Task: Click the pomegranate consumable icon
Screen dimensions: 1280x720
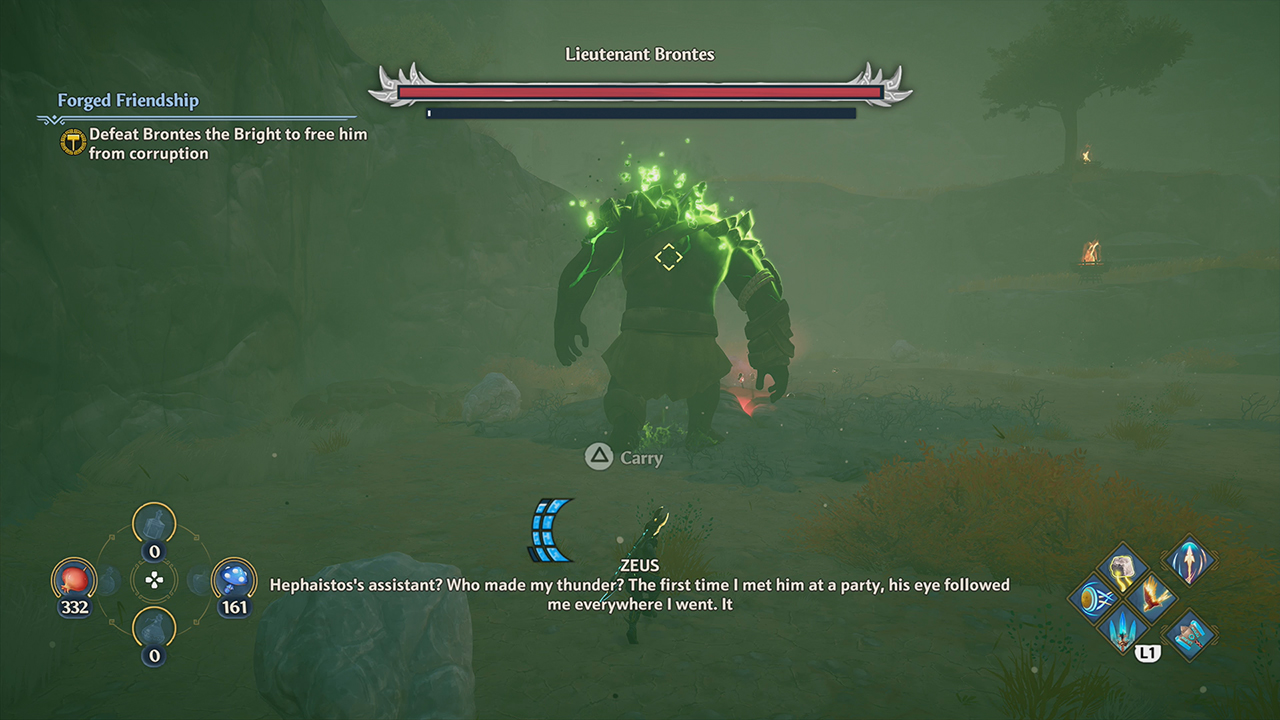Action: click(73, 581)
